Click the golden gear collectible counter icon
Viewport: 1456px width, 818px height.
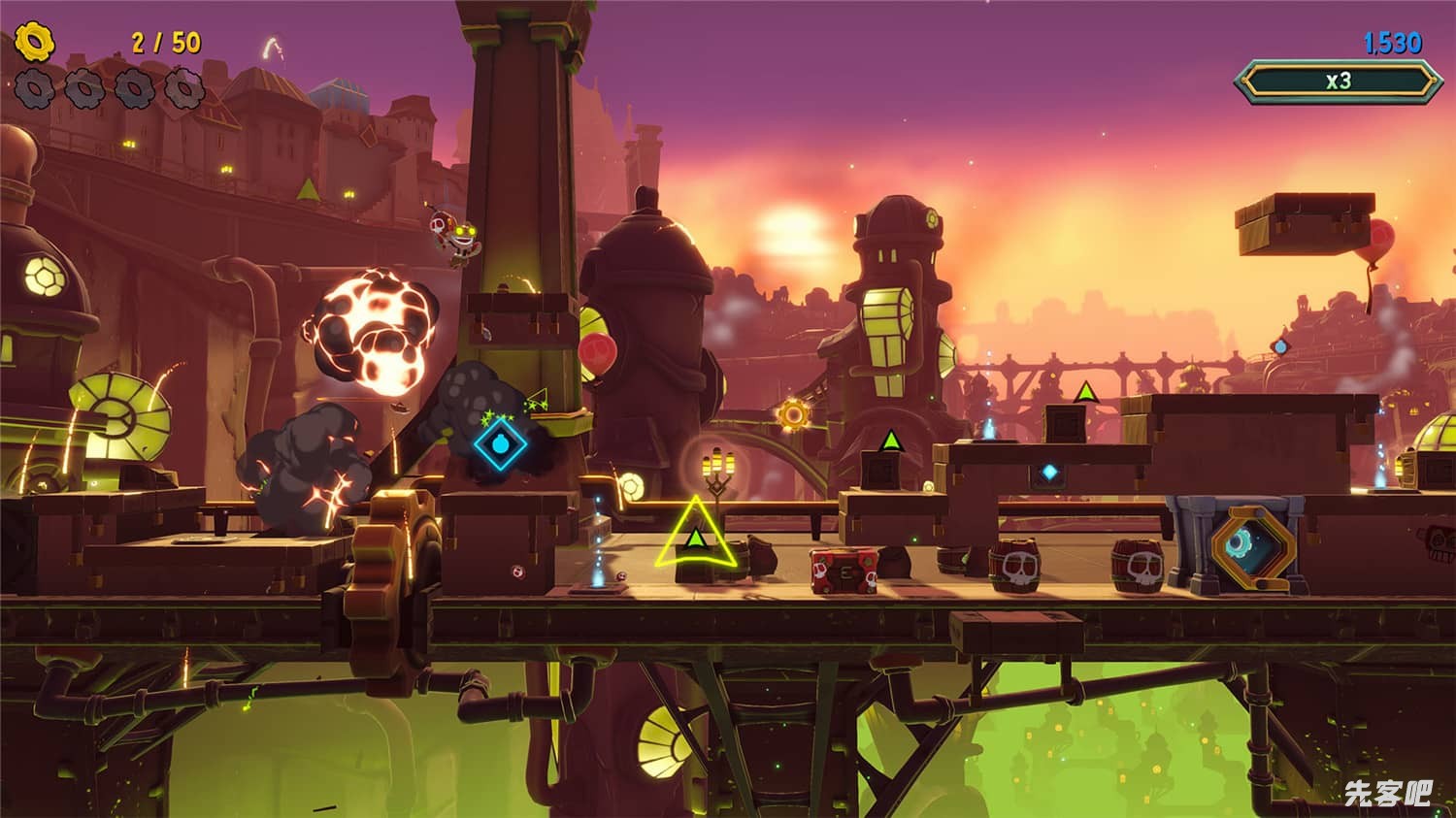(x=35, y=42)
